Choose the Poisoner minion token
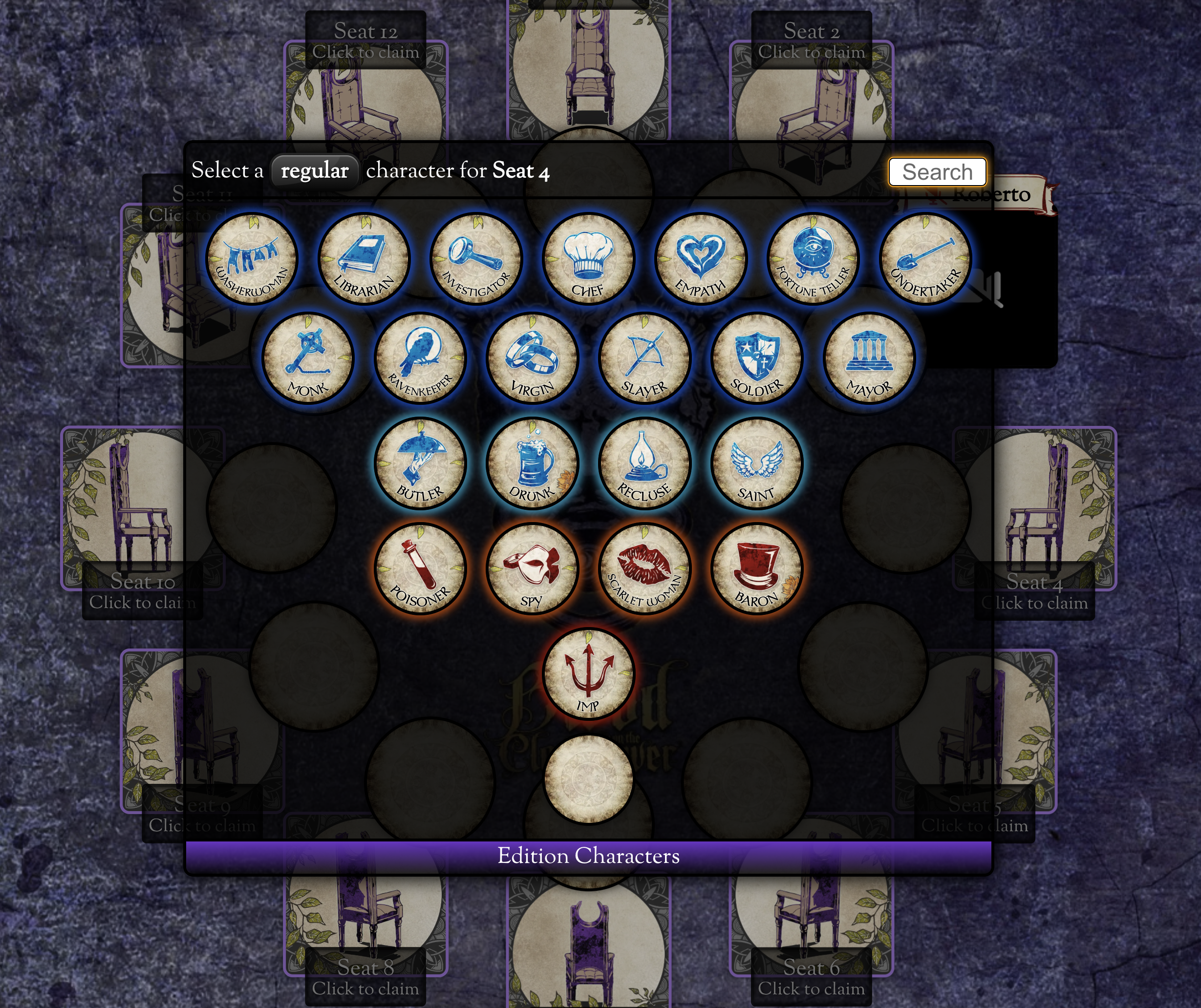Image resolution: width=1201 pixels, height=1008 pixels. coord(420,569)
